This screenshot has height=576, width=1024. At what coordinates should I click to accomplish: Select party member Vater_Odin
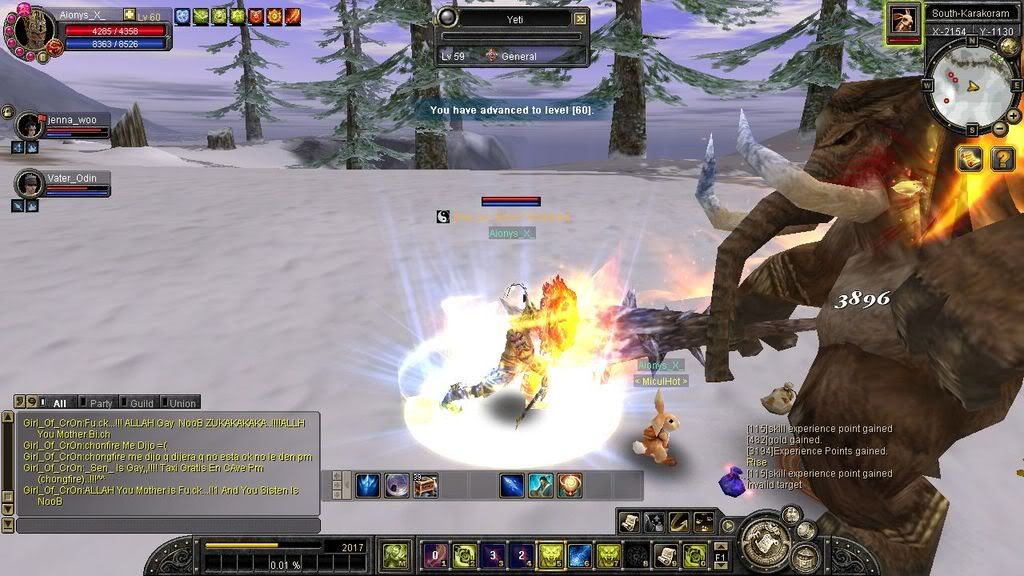[32, 184]
